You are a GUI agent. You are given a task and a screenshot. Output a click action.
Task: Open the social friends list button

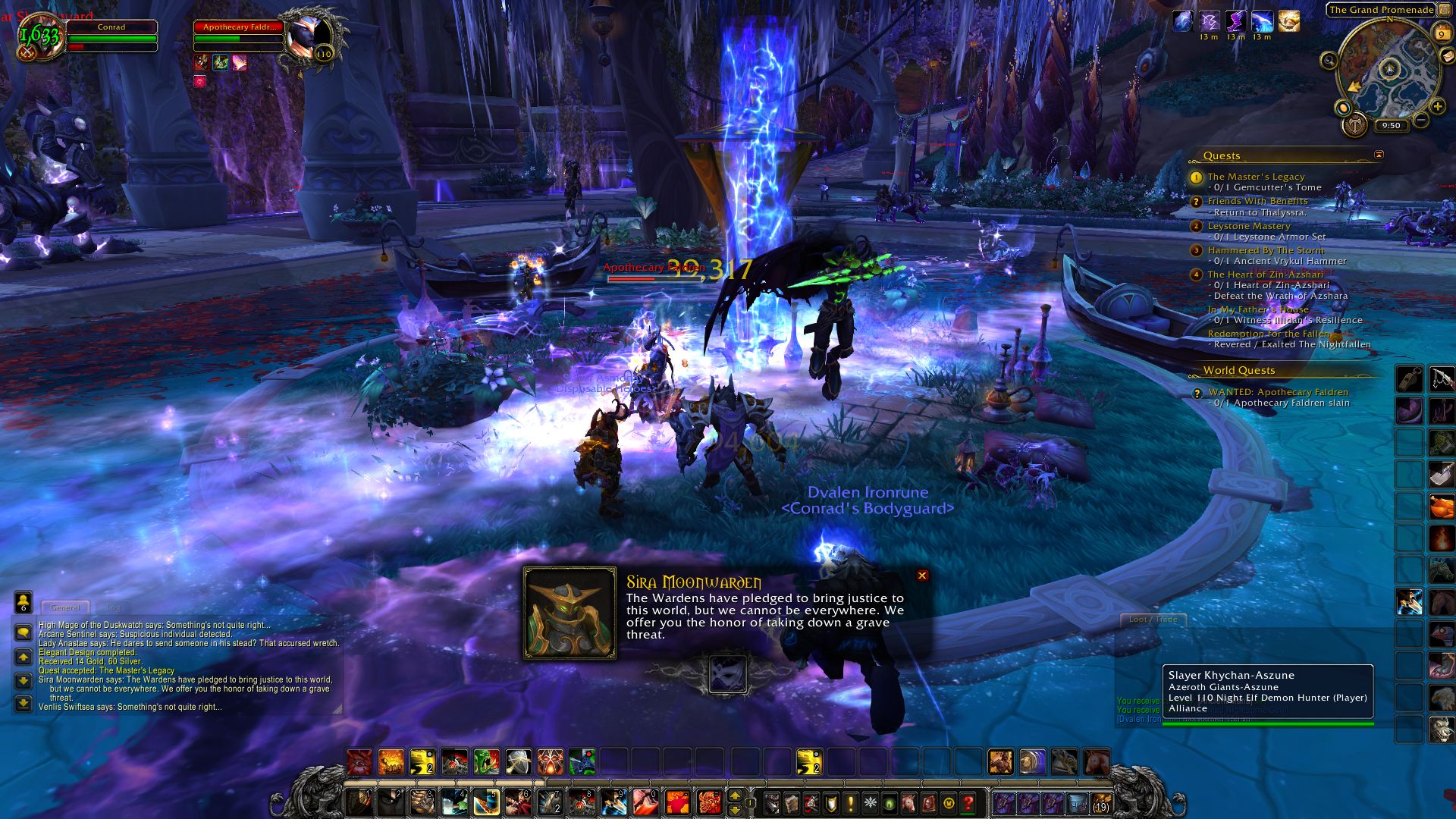coord(24,603)
